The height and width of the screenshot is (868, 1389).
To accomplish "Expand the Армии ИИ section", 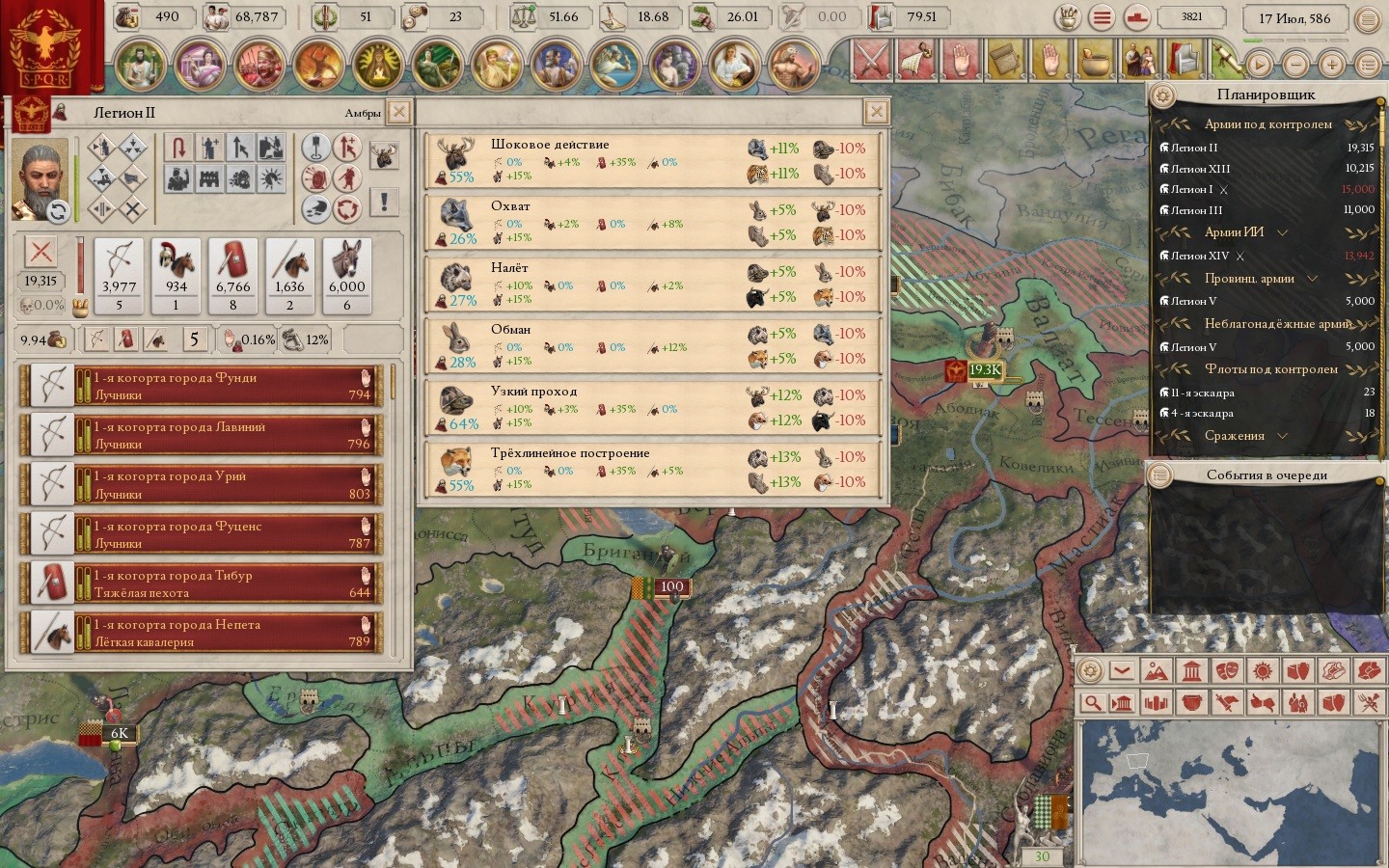I will (x=1282, y=232).
